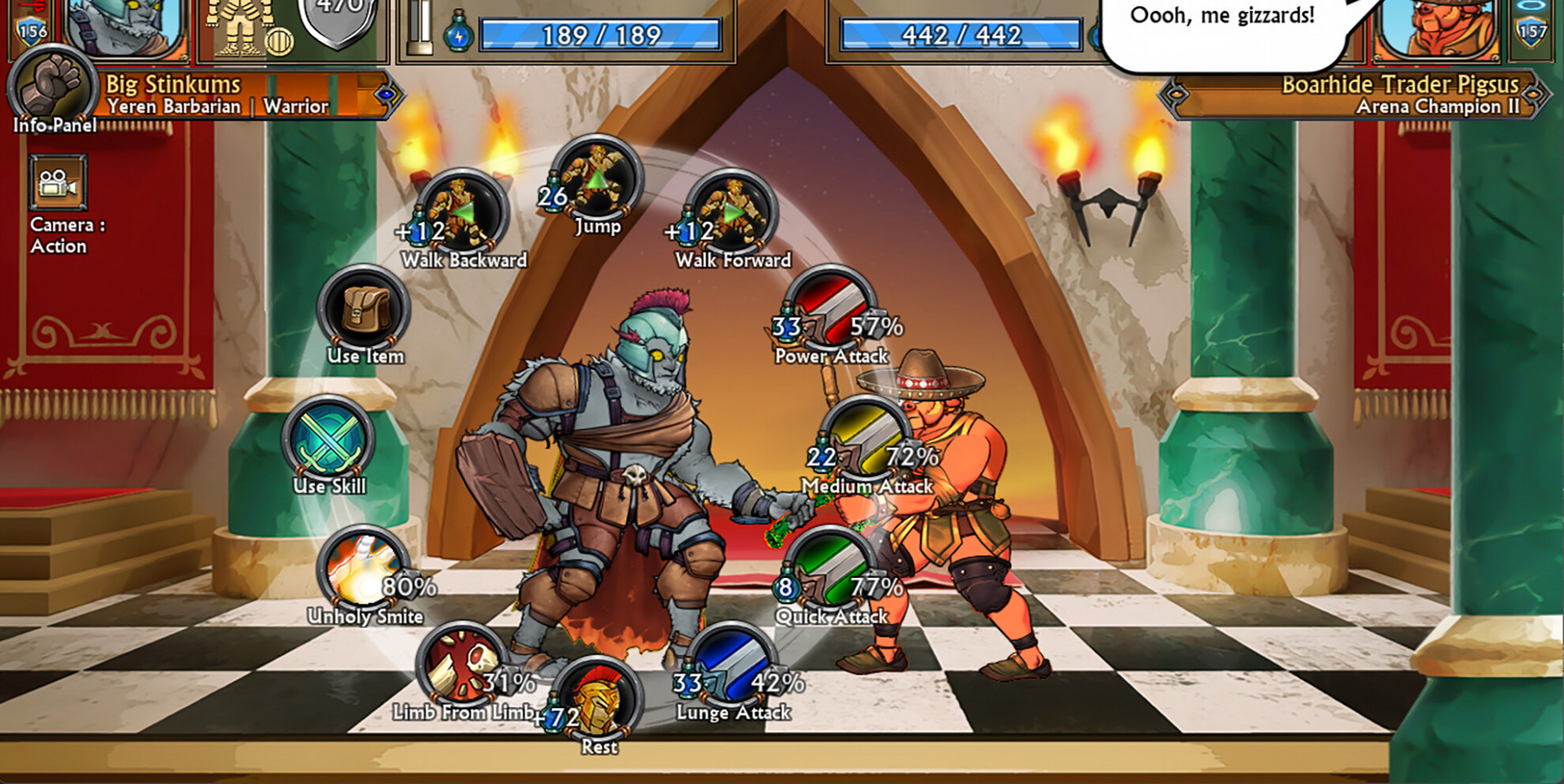Activate the Unholy Smite ability
1564x784 pixels.
pos(364,571)
